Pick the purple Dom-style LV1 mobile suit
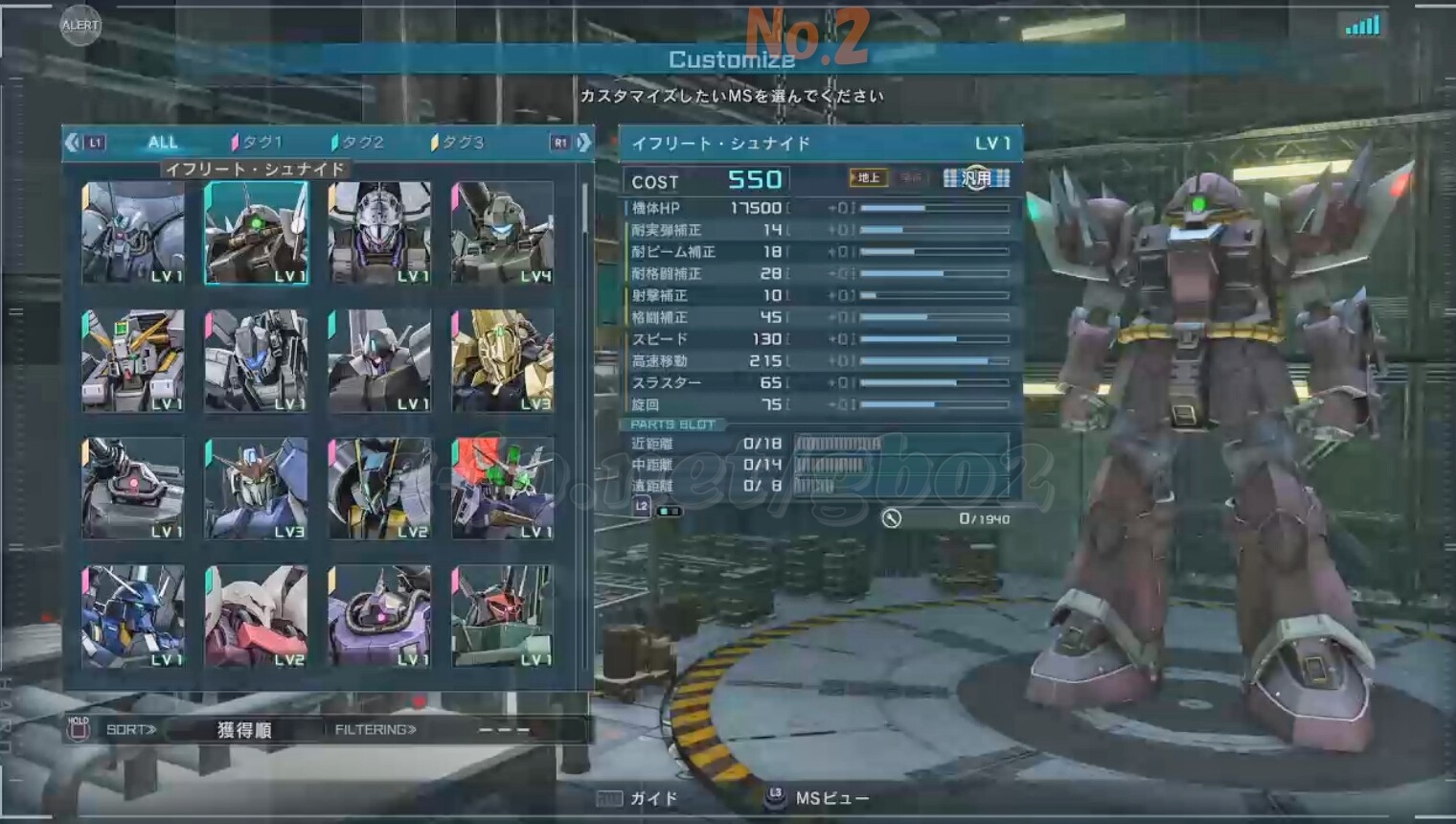The height and width of the screenshot is (824, 1456). pyautogui.click(x=379, y=616)
